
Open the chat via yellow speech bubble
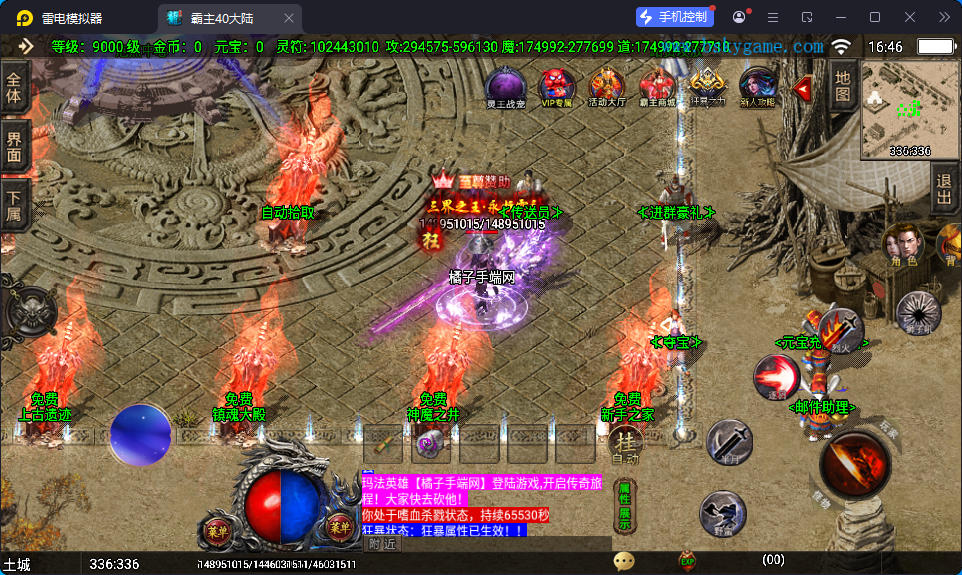pyautogui.click(x=625, y=561)
